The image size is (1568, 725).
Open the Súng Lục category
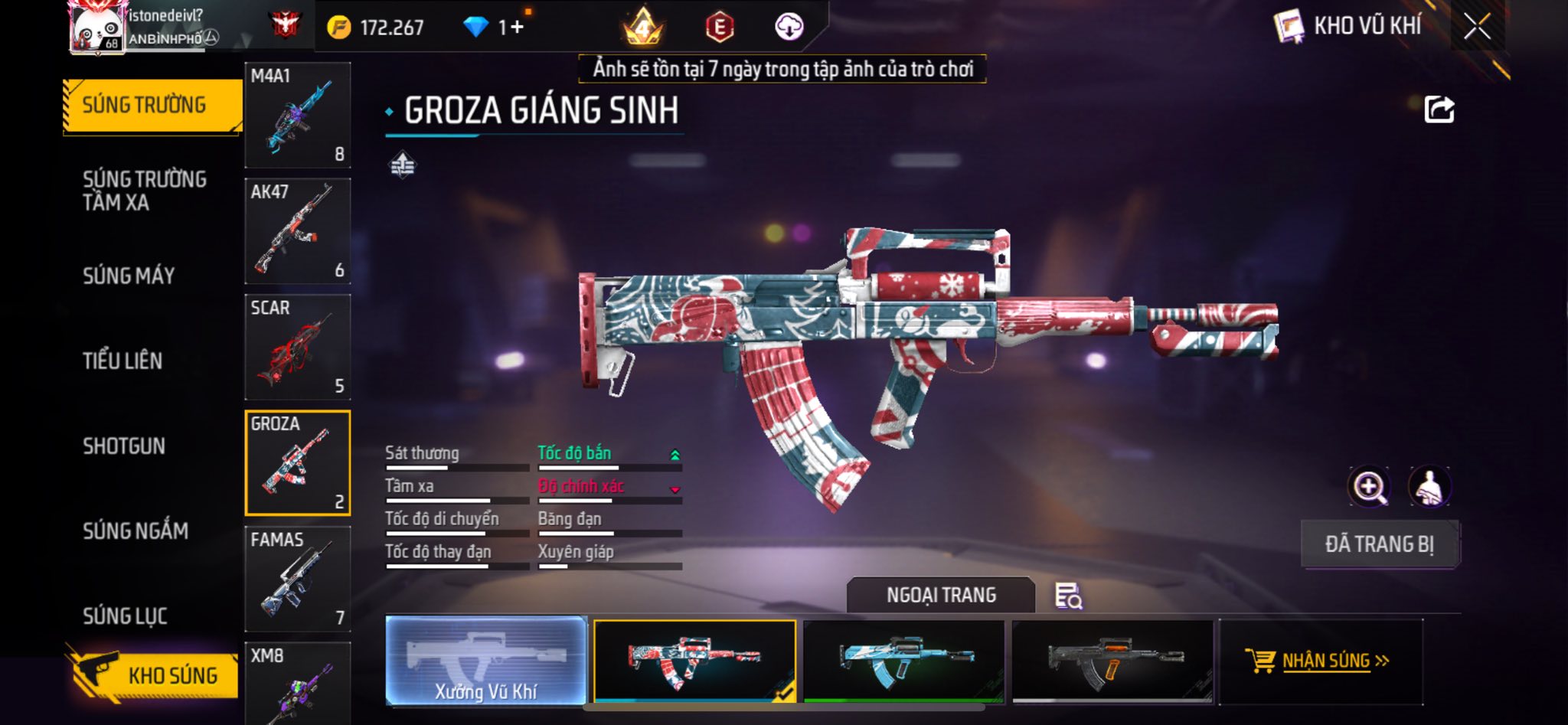click(x=125, y=616)
